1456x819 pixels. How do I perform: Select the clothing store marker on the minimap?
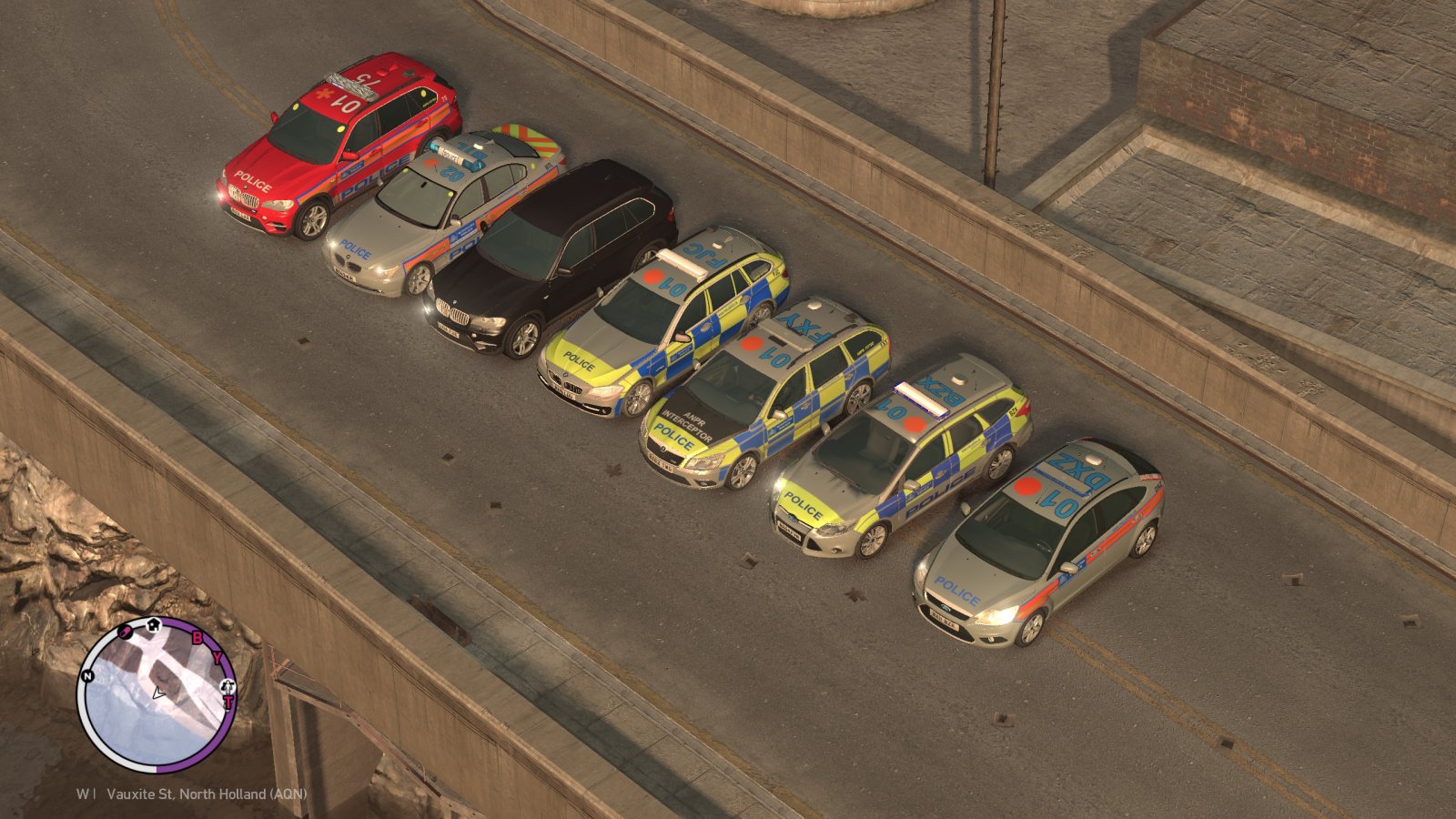[227, 684]
